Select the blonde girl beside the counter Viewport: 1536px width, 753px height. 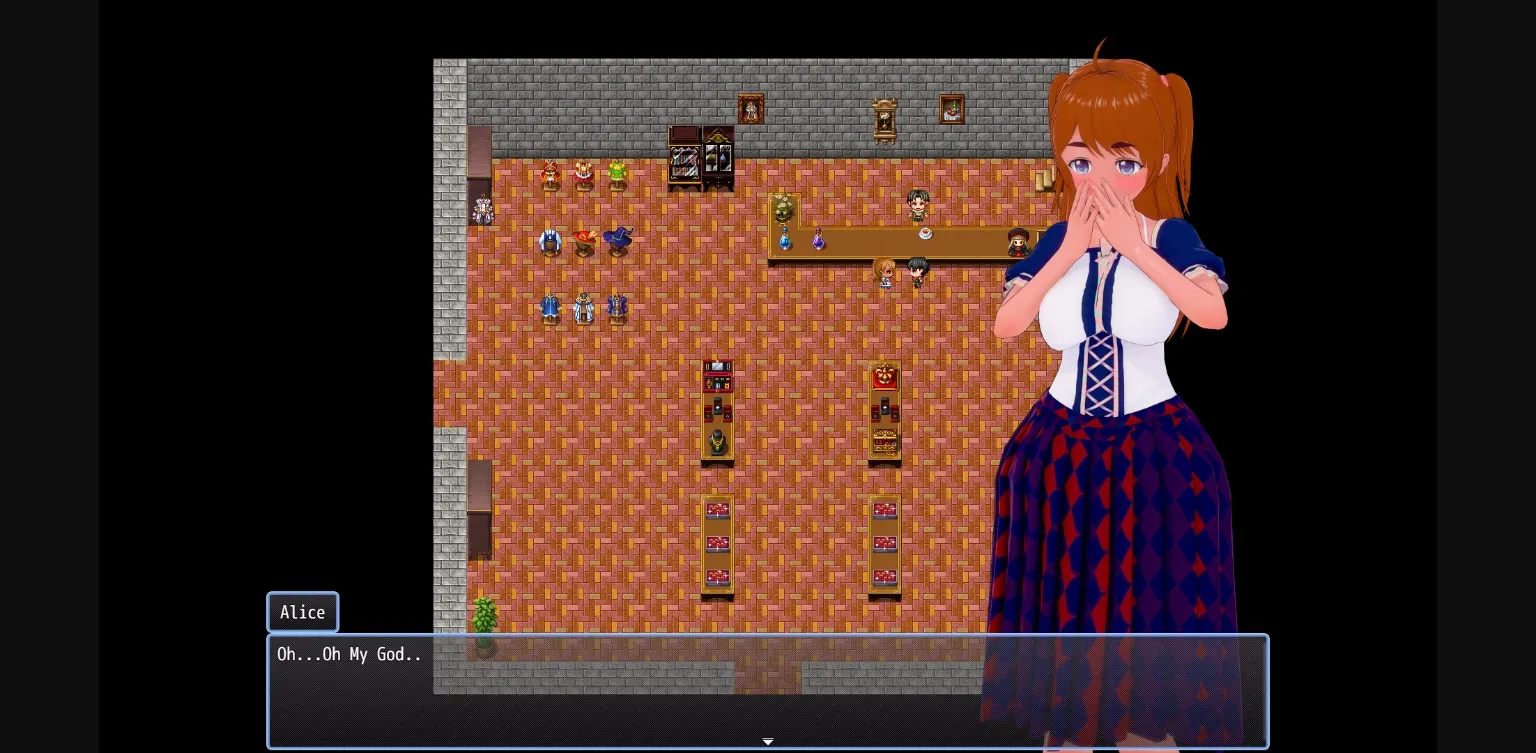(884, 271)
